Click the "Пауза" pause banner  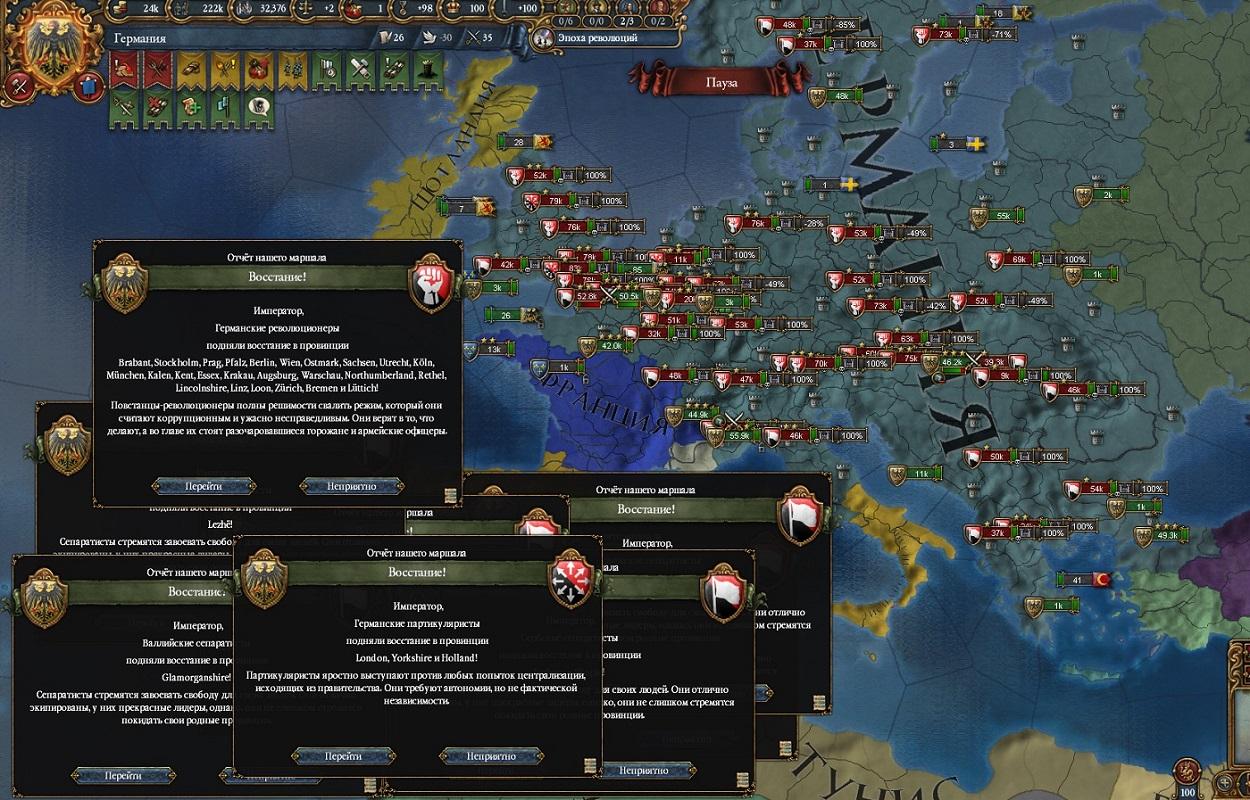[720, 83]
